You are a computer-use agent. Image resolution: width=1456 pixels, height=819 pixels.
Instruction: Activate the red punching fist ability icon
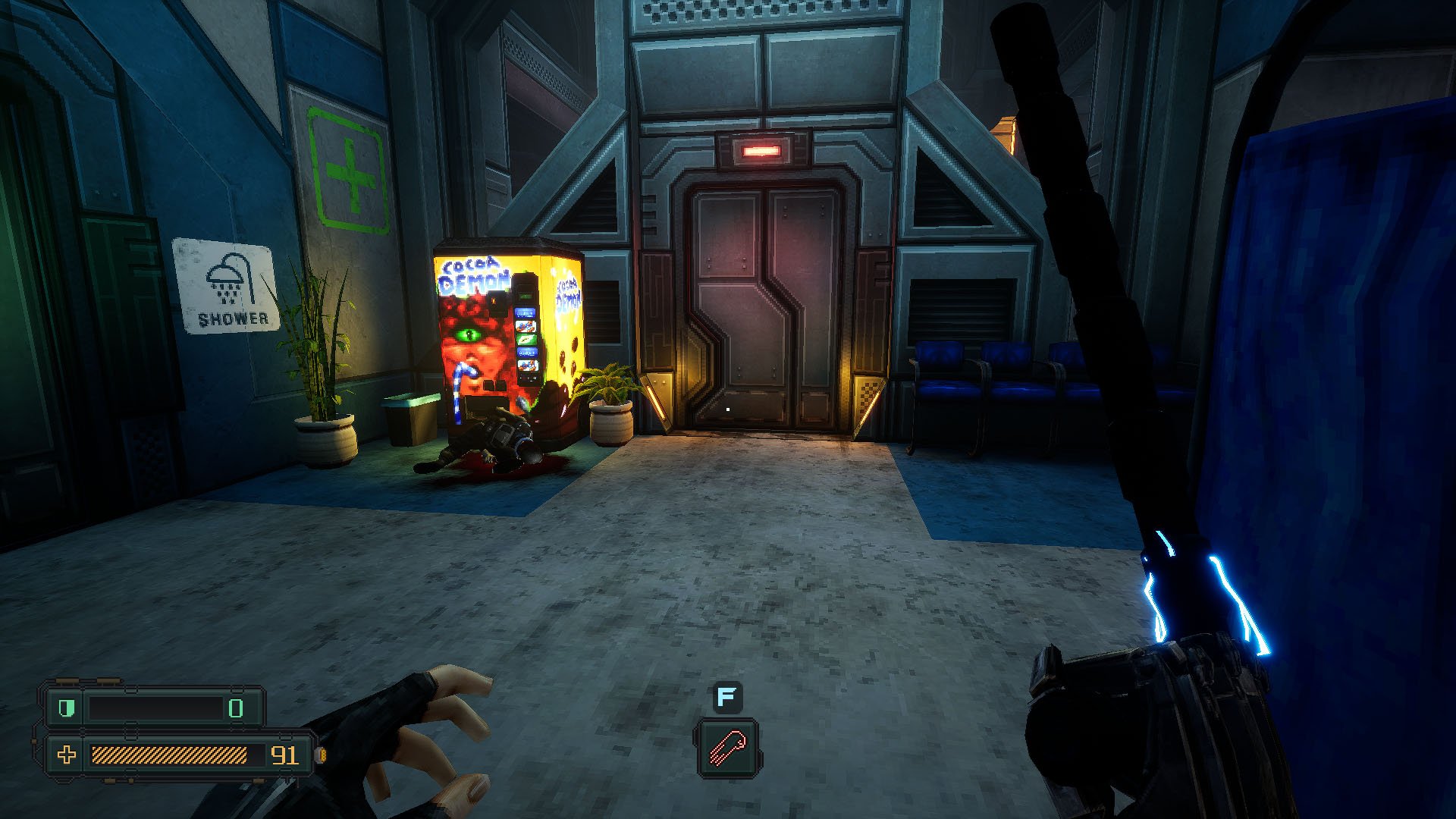tap(727, 747)
